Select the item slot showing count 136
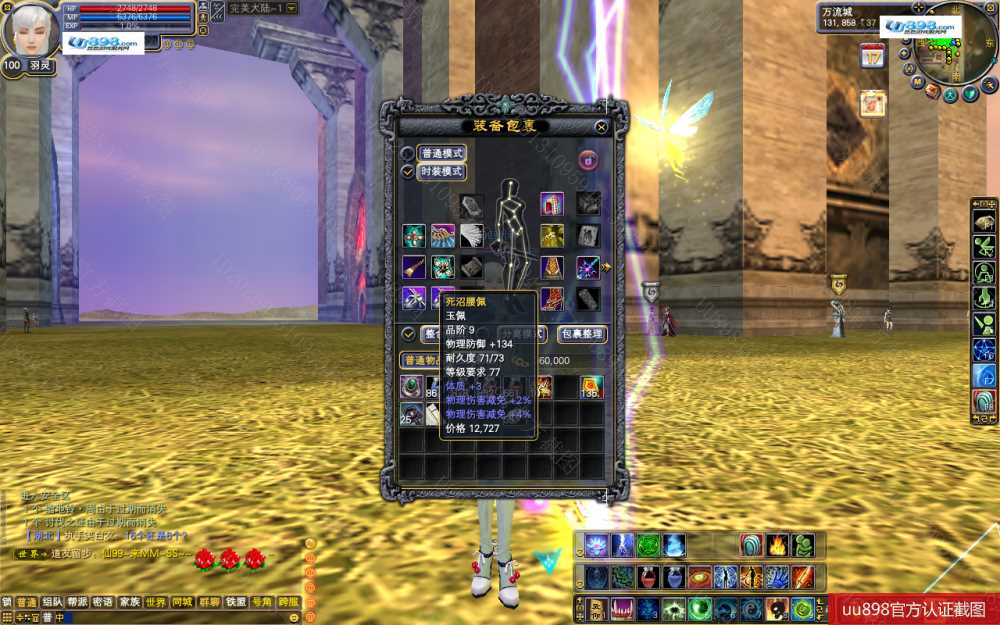Screen dimensions: 1000x625 point(592,387)
